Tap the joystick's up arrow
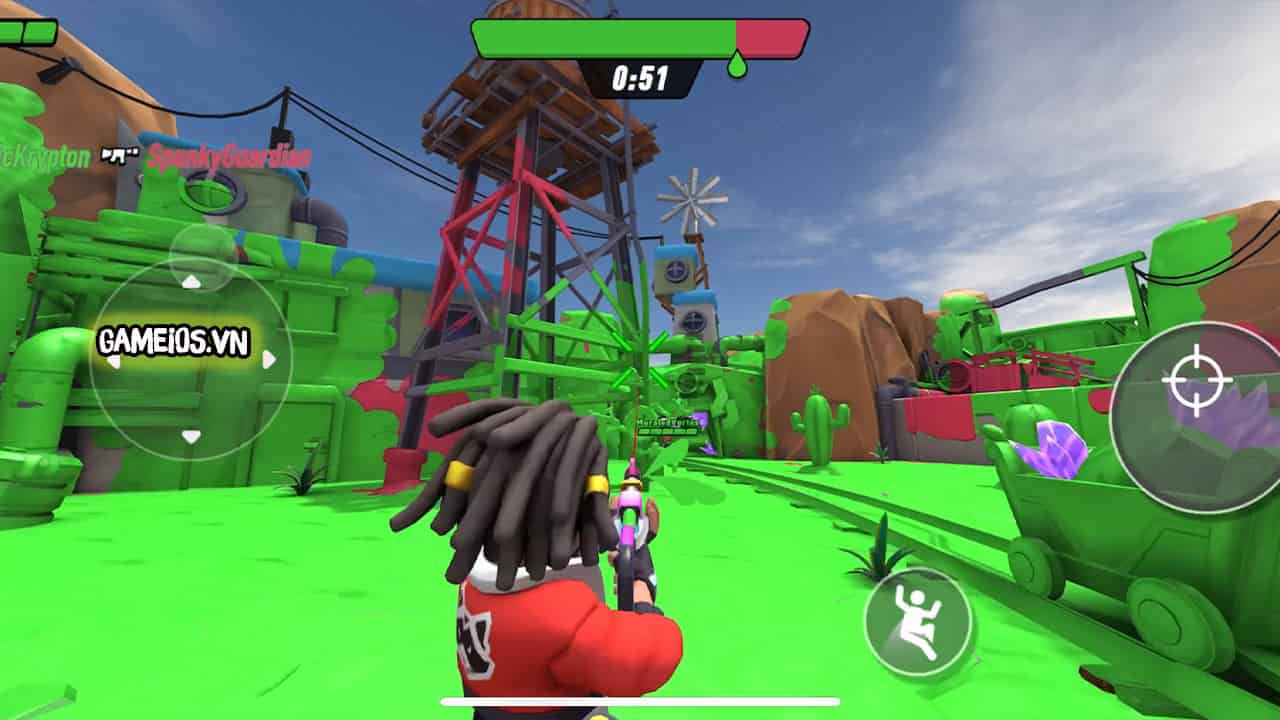 click(191, 282)
